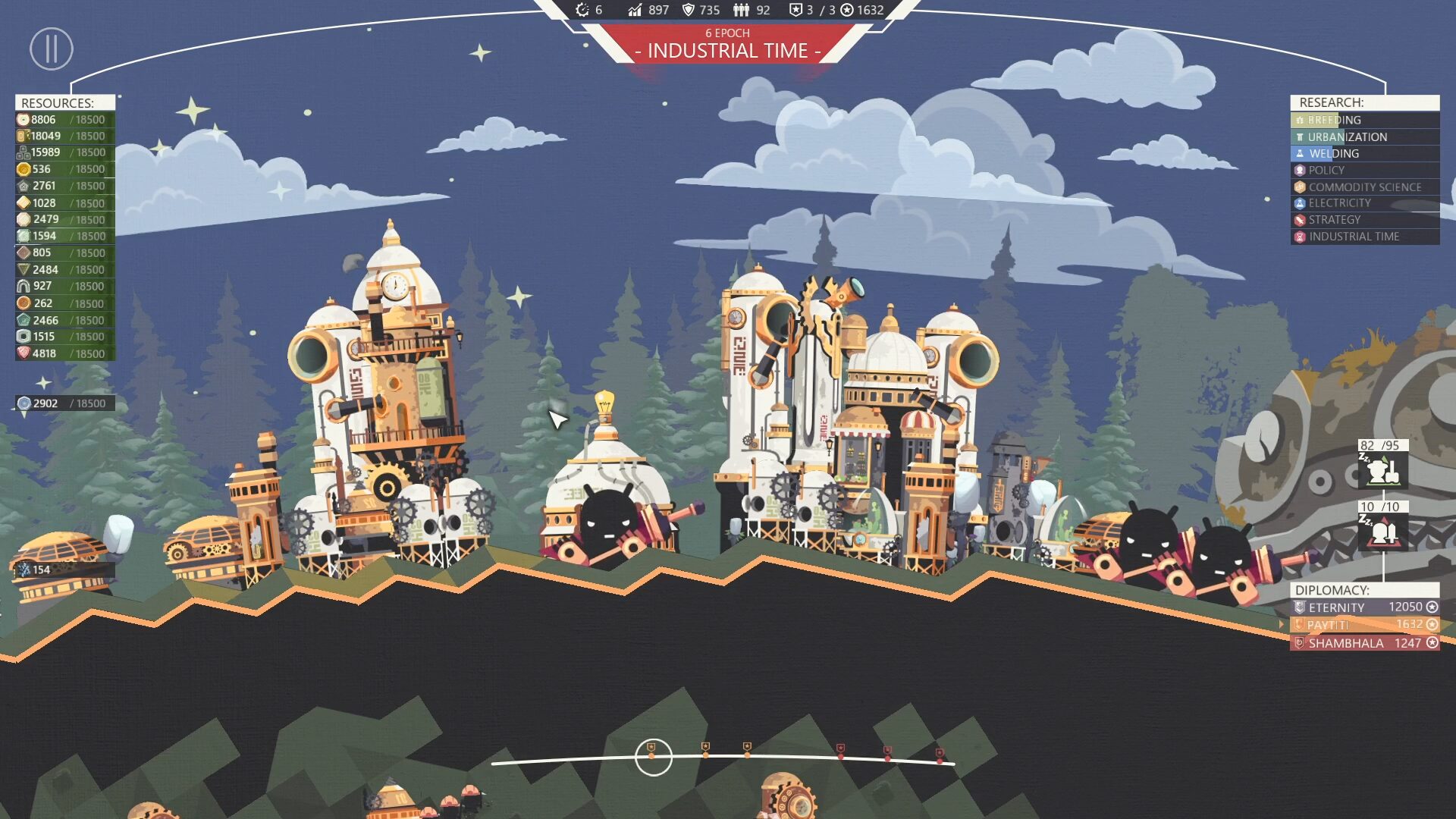Click the Resources panel header
Viewport: 1456px width, 819px height.
pyautogui.click(x=65, y=102)
